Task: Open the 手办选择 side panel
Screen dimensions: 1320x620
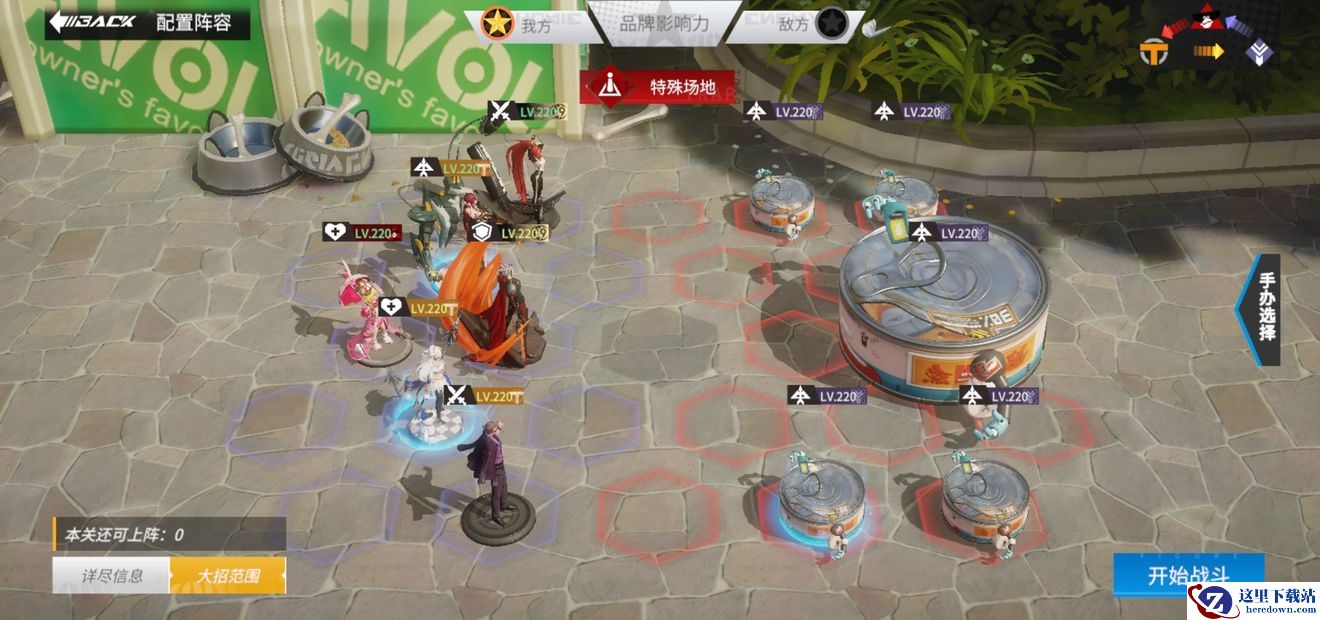Action: tap(1264, 308)
